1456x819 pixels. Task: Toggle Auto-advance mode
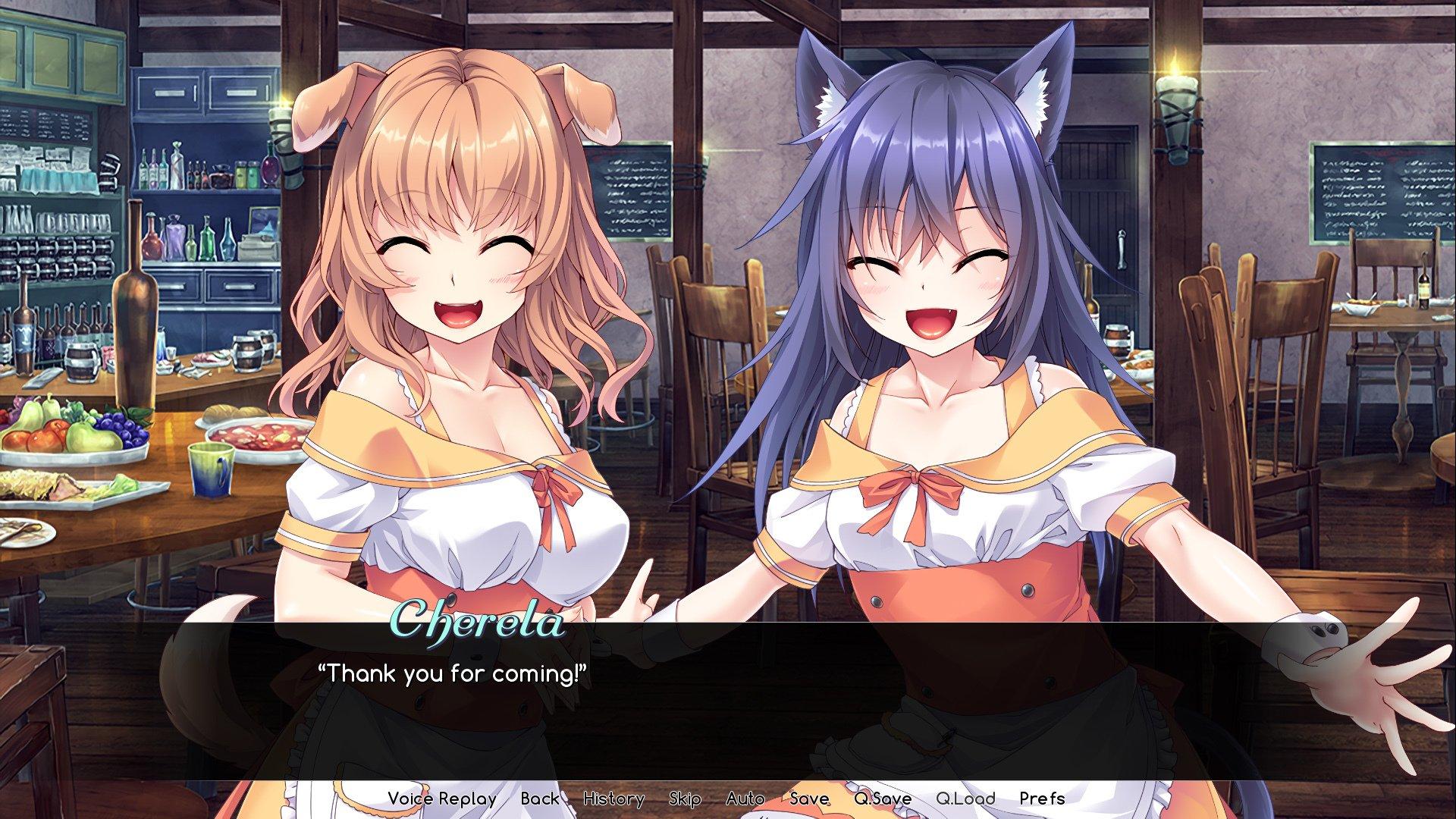point(746,799)
